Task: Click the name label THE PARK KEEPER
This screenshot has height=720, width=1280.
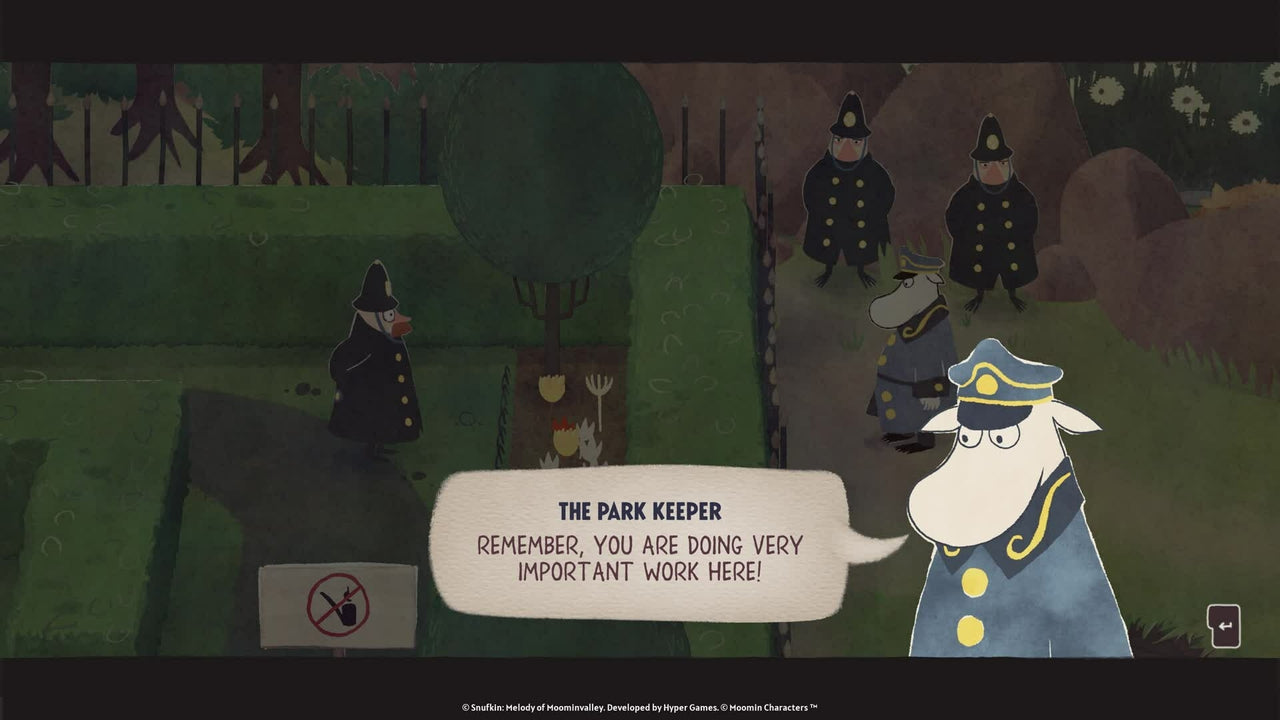Action: click(x=641, y=510)
